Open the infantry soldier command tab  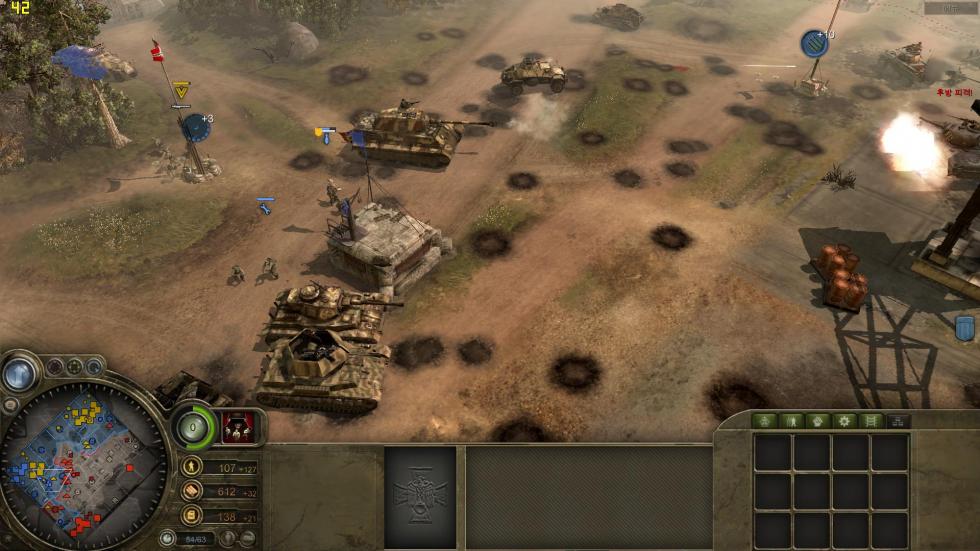(x=792, y=421)
